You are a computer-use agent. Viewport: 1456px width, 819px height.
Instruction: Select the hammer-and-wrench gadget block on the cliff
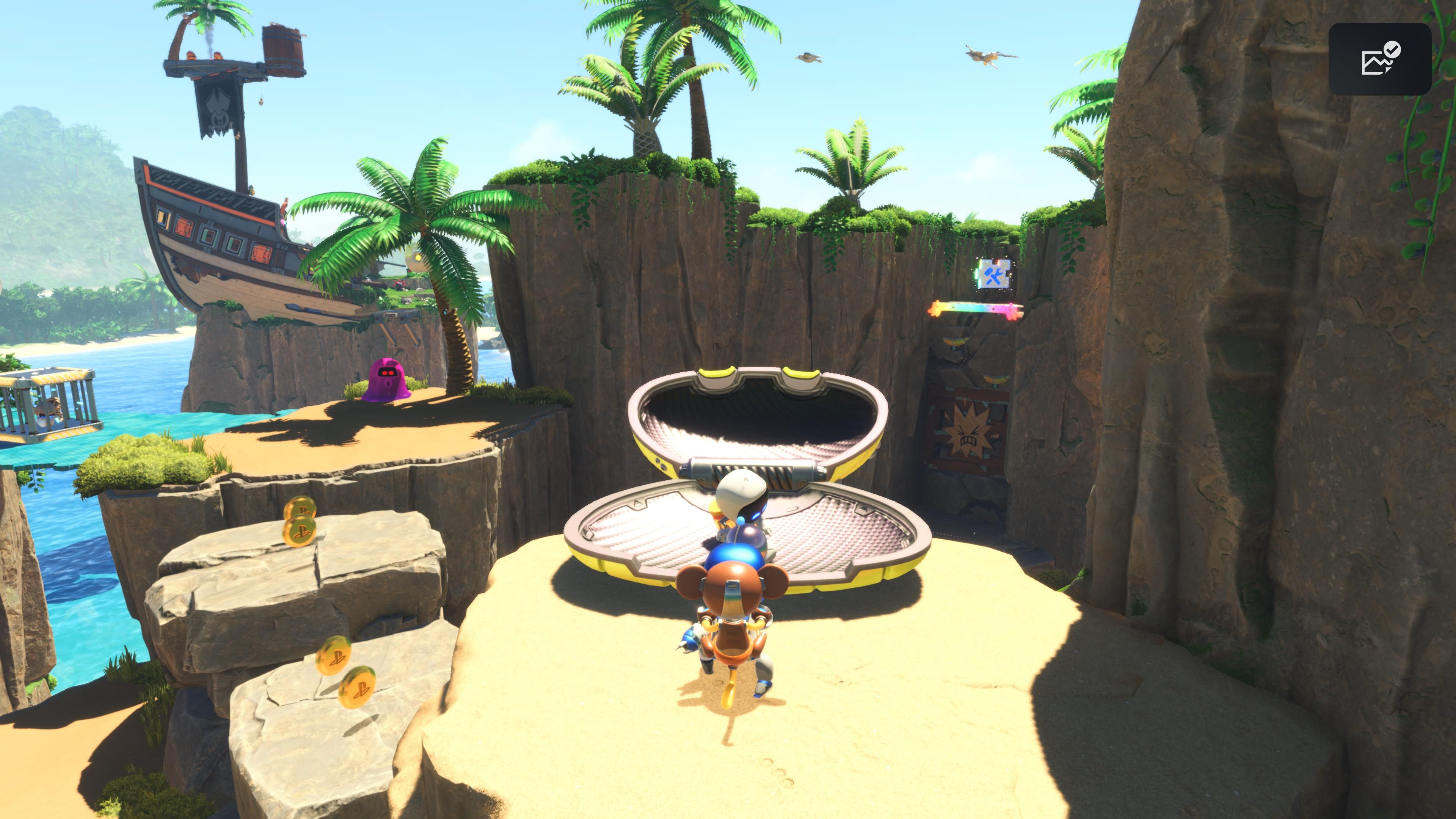[x=993, y=275]
